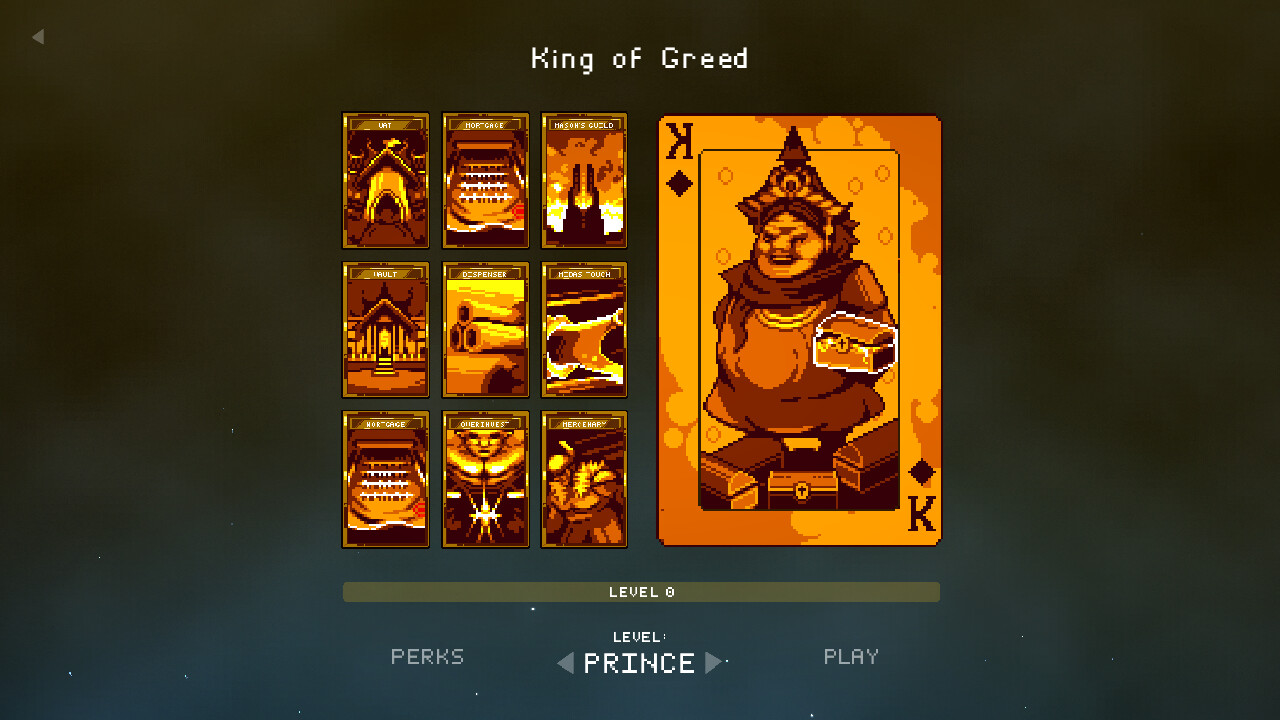The height and width of the screenshot is (720, 1280).
Task: Click the back arrow to return
Action: coord(38,36)
